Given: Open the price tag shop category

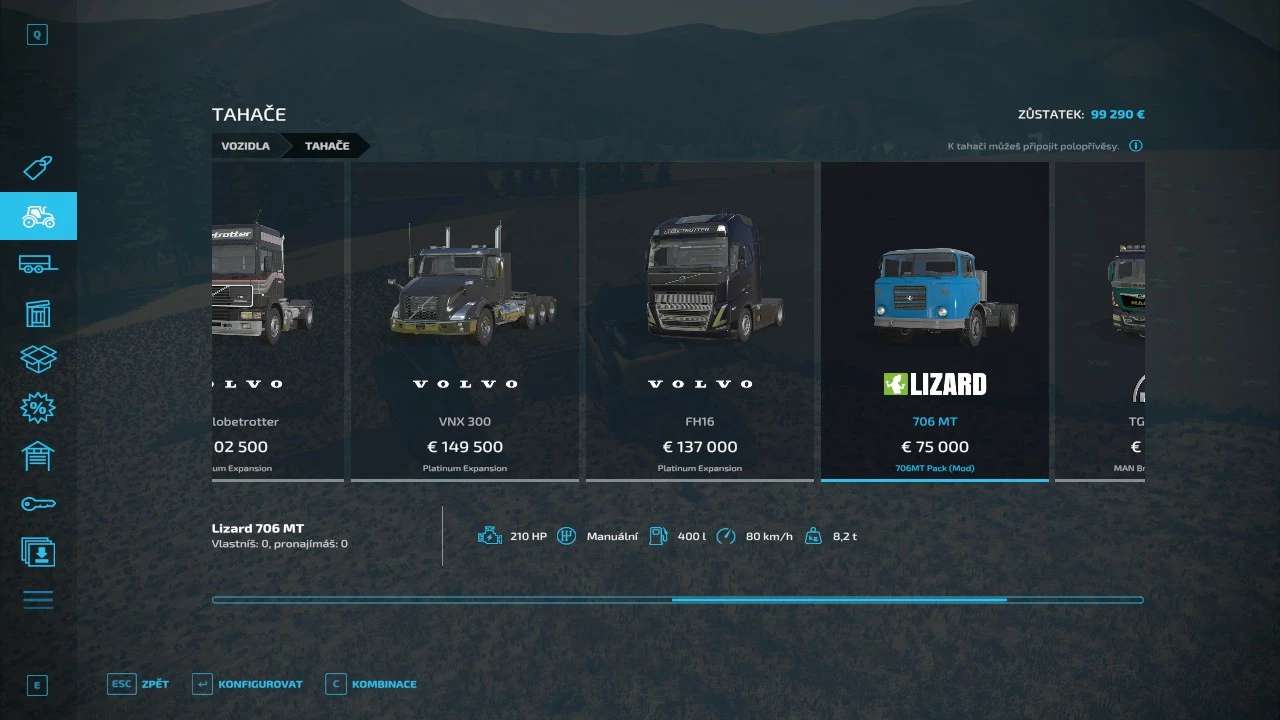Looking at the screenshot, I should tap(38, 168).
